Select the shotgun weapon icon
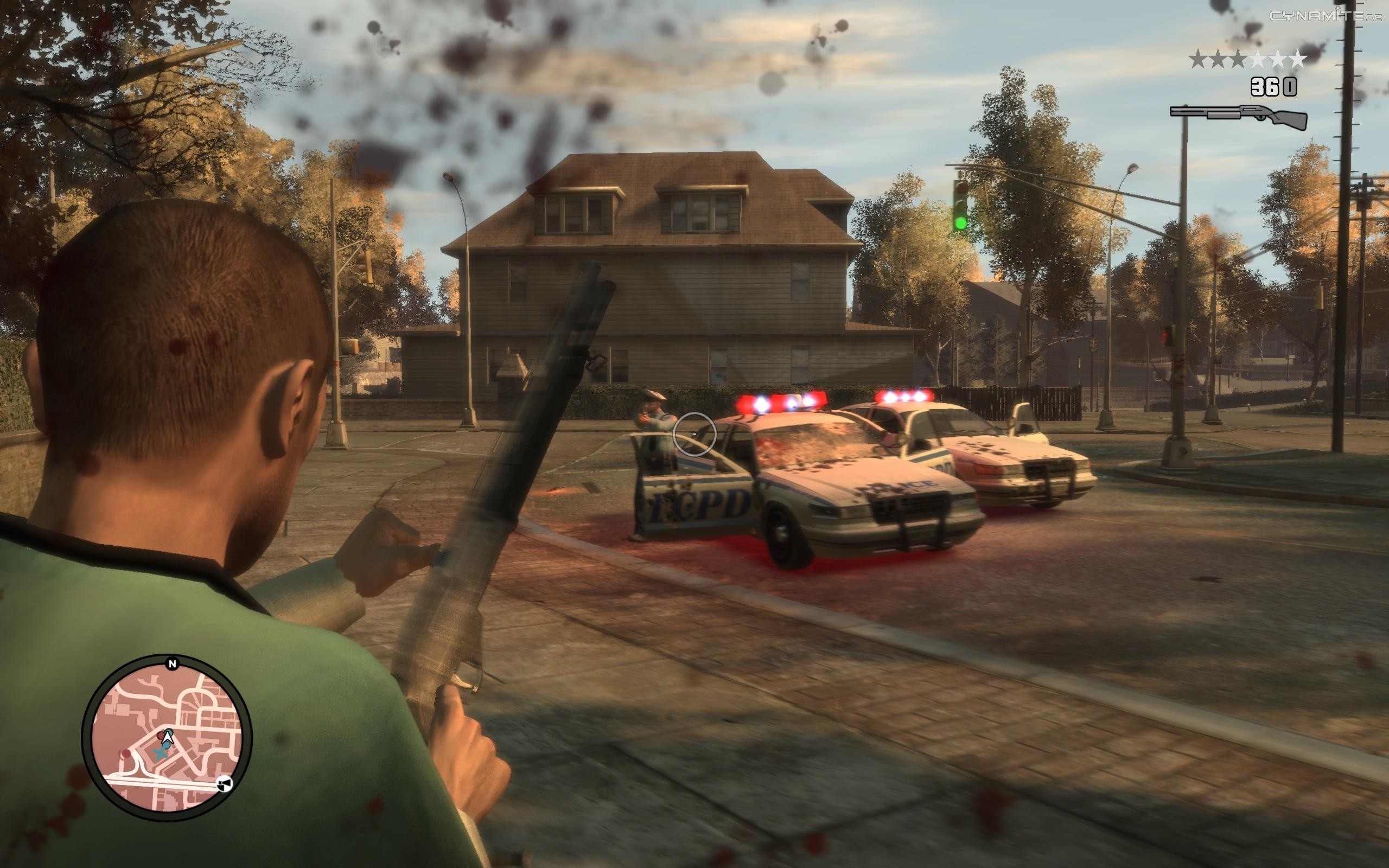This screenshot has height=868, width=1389. tap(1239, 116)
